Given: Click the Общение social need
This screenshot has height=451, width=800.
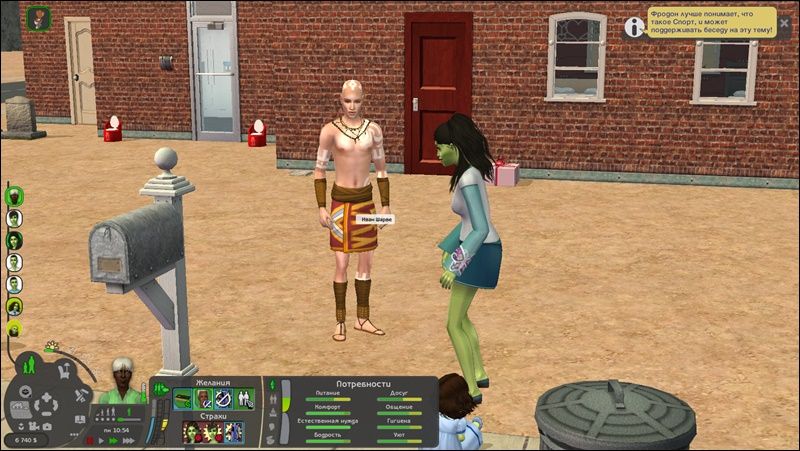Looking at the screenshot, I should [397, 408].
